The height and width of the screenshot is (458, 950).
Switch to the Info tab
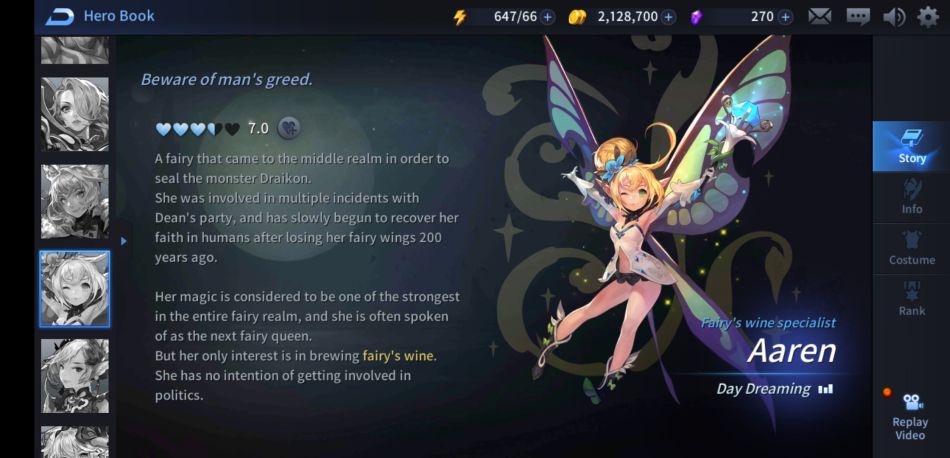[911, 197]
